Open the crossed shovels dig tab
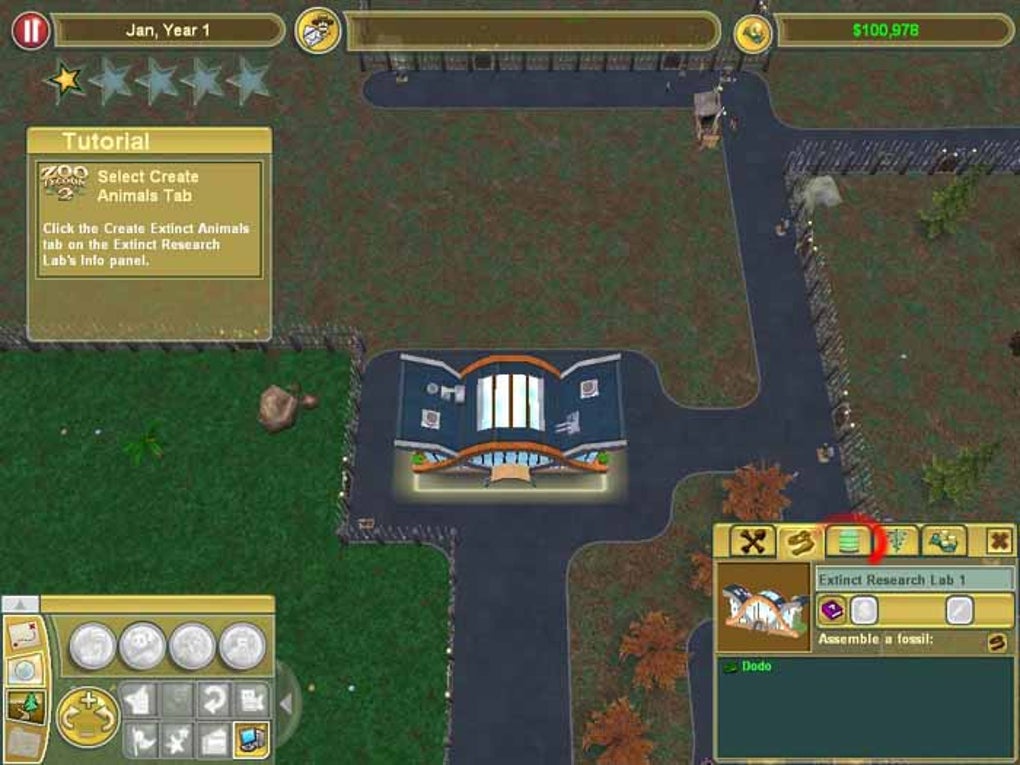 coord(753,541)
